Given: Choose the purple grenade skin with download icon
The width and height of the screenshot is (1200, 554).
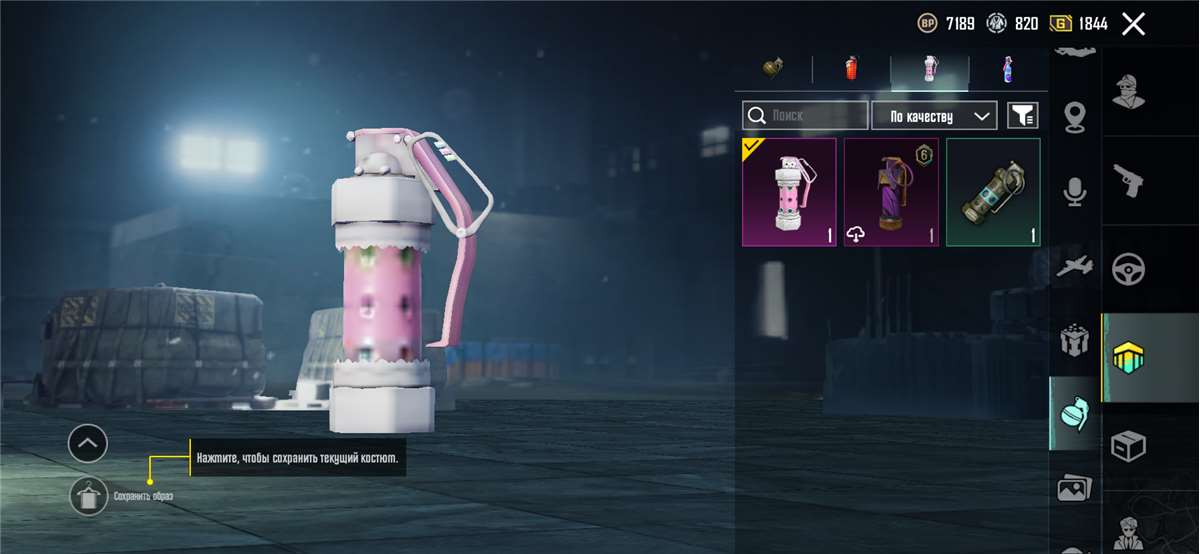Looking at the screenshot, I should [x=891, y=192].
